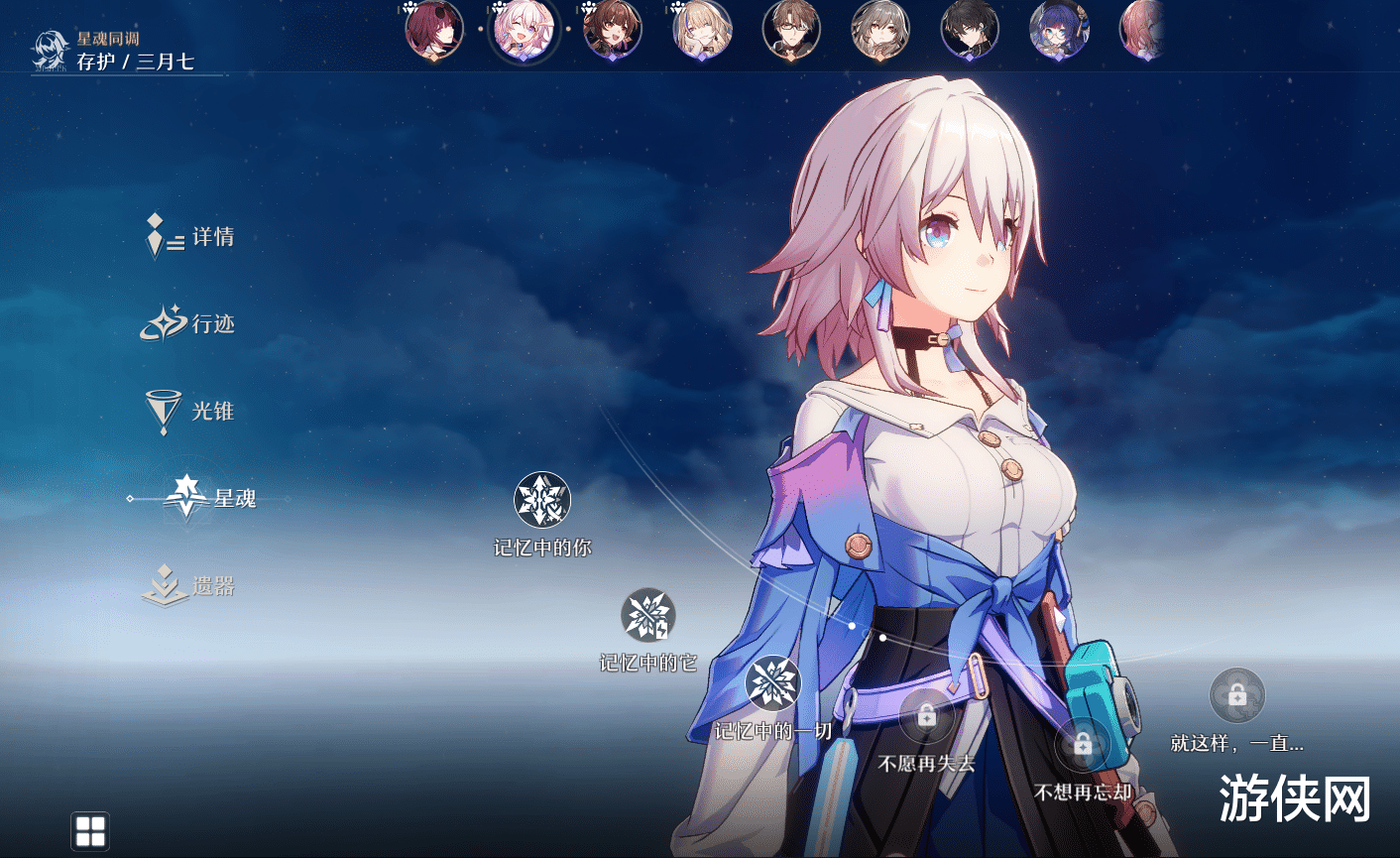Screen dimensions: 1400x858
Task: Pick the gray-haired Trailblazer portrait
Action: click(x=880, y=30)
